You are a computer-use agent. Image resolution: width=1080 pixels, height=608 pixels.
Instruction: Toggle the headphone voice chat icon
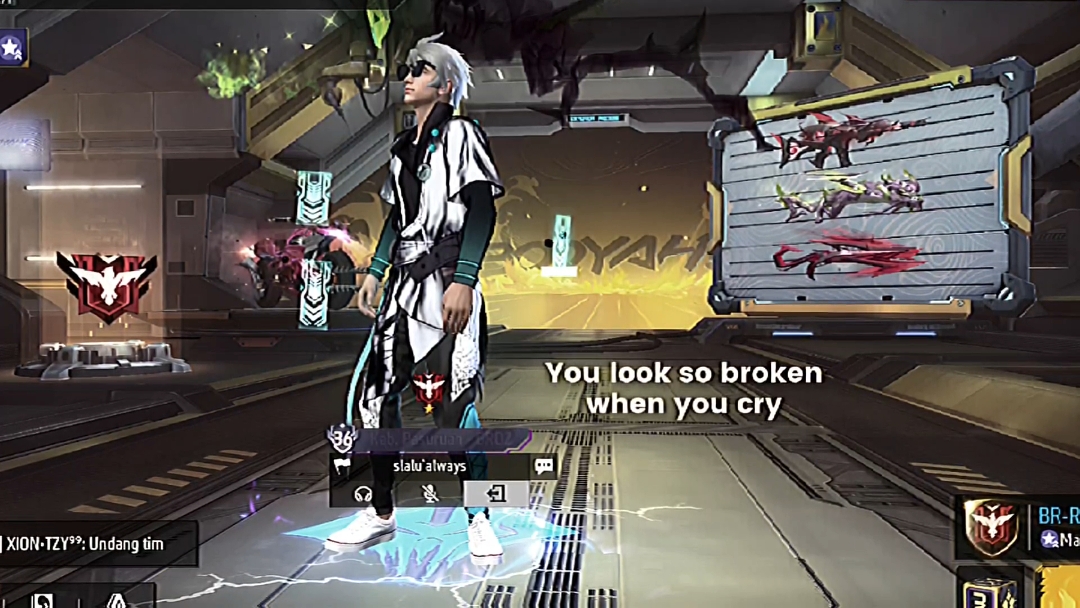[x=364, y=493]
